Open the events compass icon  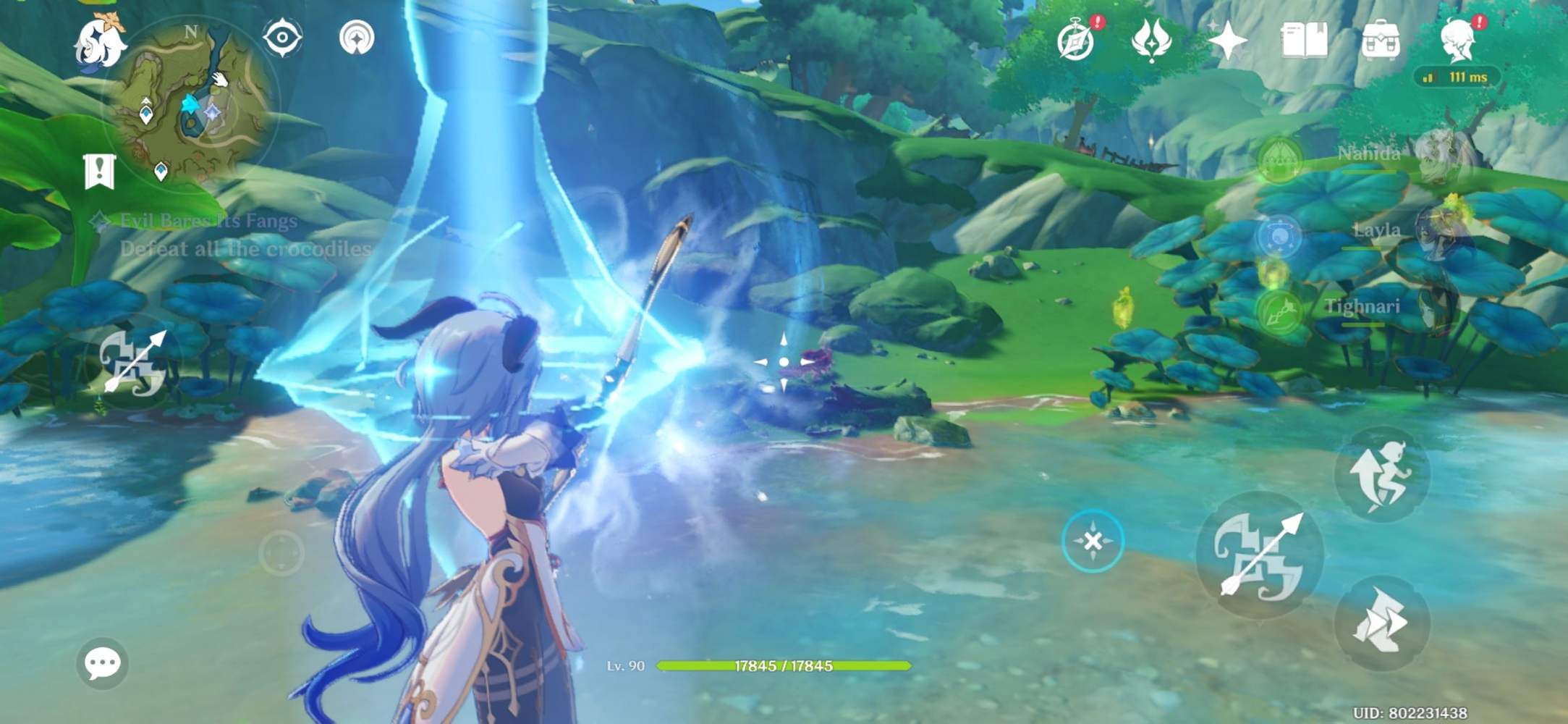[1076, 42]
